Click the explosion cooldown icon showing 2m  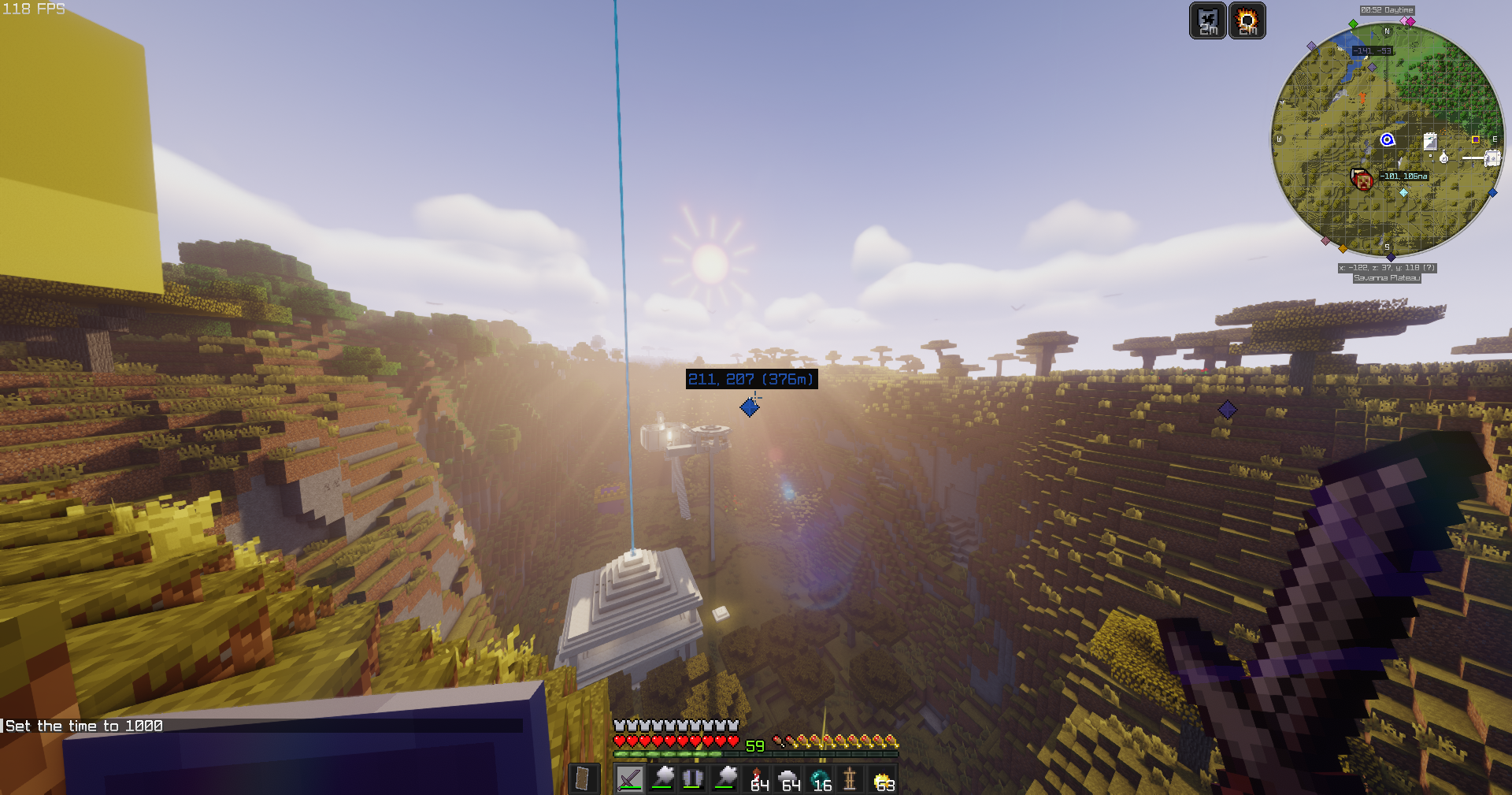pyautogui.click(x=1247, y=21)
